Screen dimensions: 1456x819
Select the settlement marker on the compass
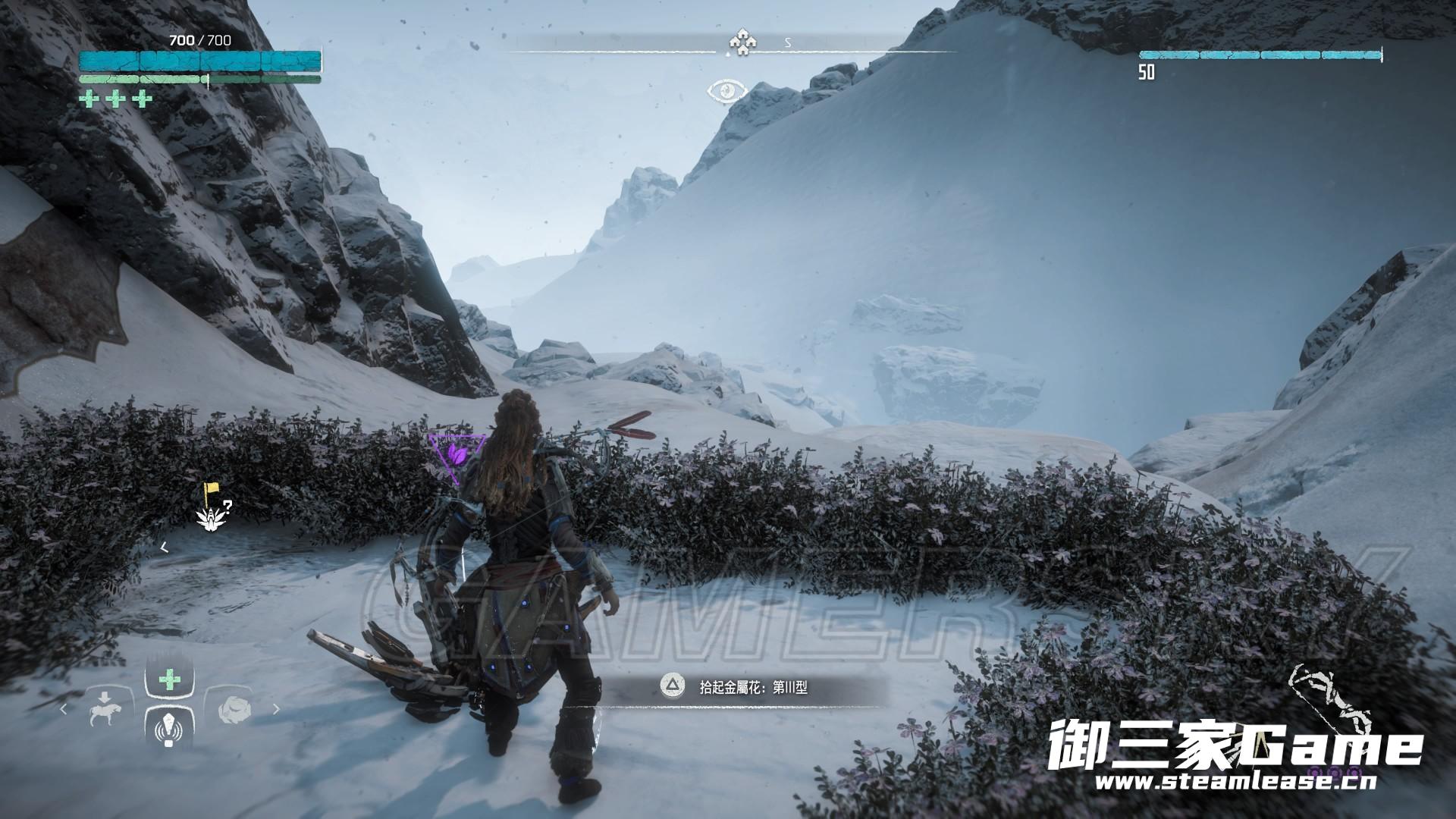pyautogui.click(x=739, y=43)
